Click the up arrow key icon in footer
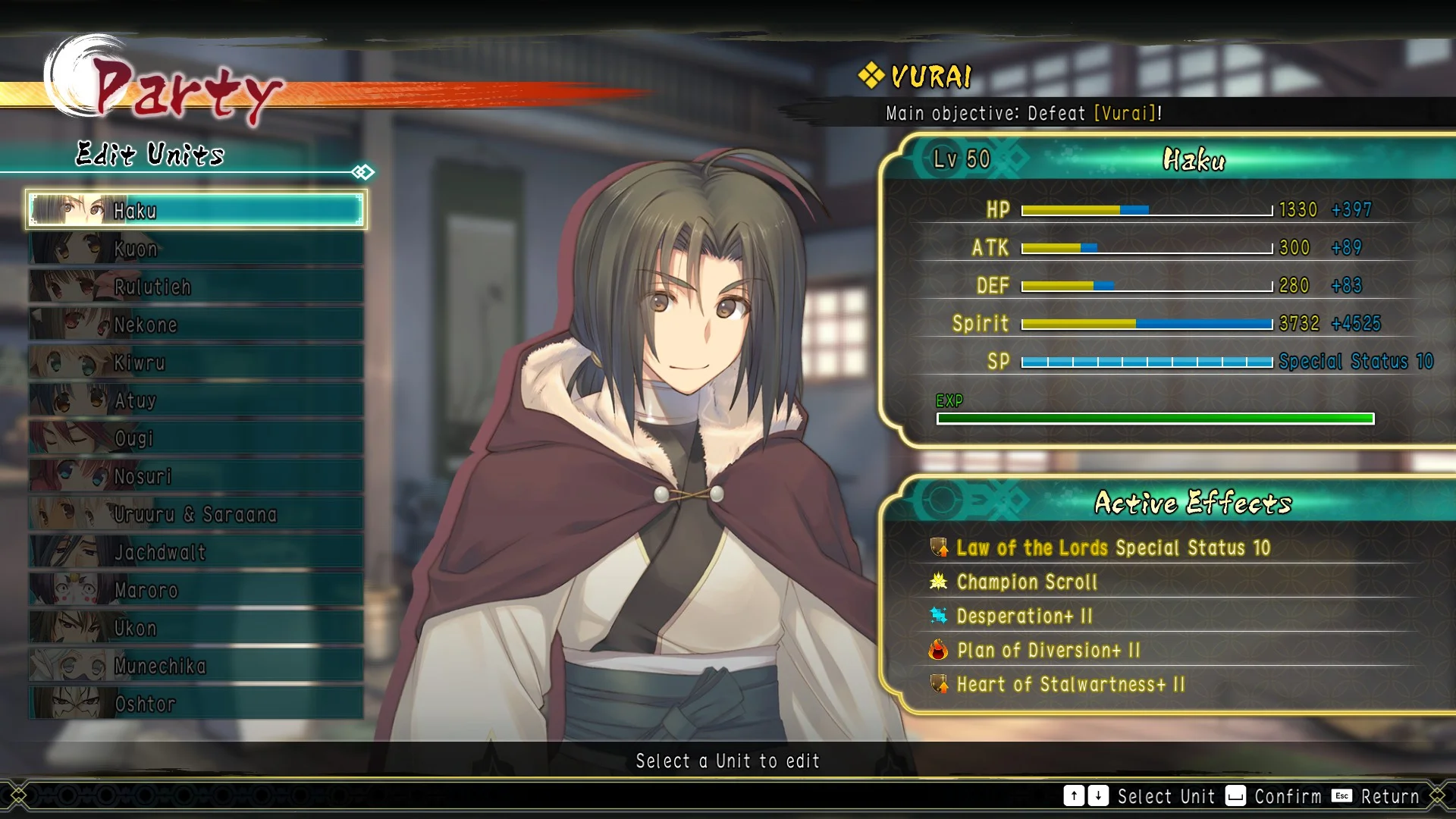1456x819 pixels. (1075, 796)
